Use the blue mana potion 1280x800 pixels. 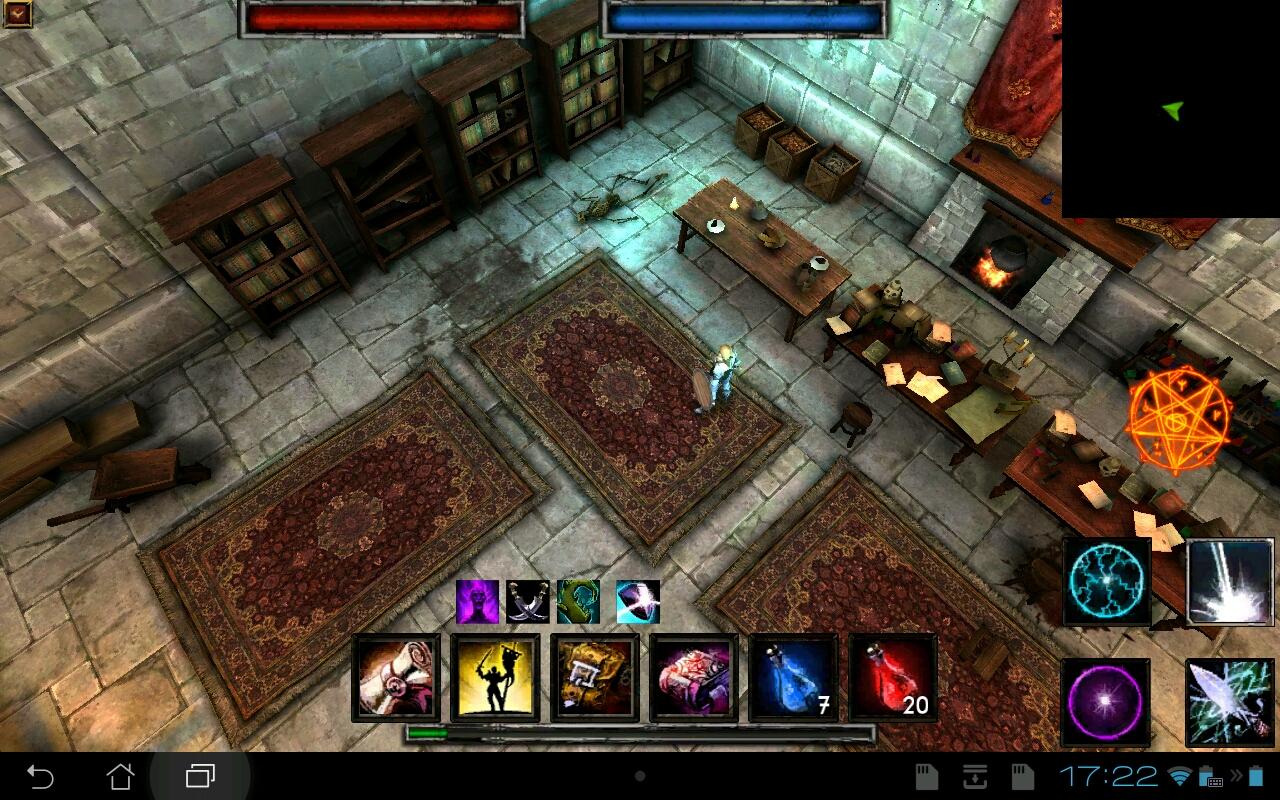tap(793, 677)
